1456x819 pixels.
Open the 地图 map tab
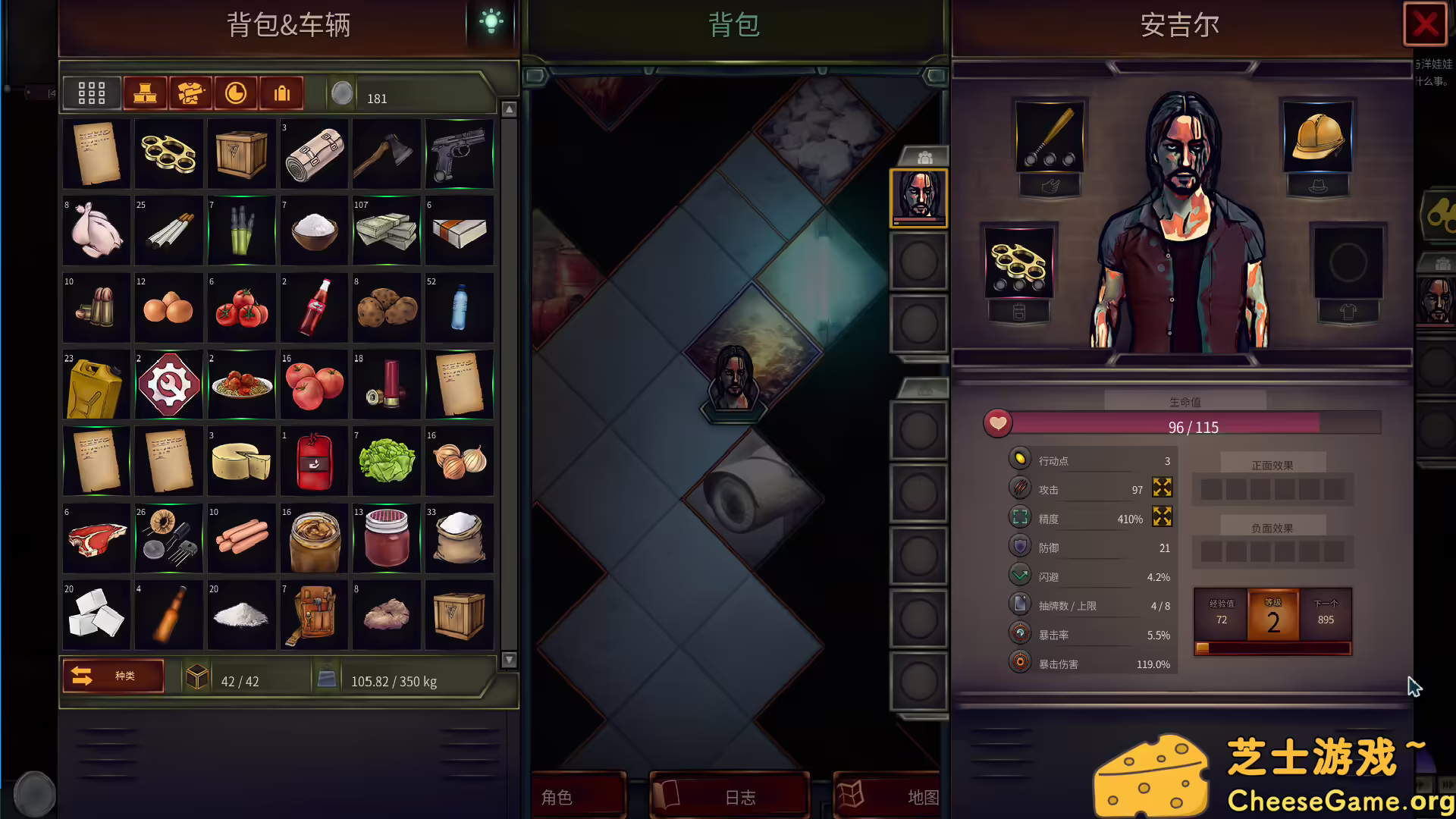pyautogui.click(x=886, y=796)
